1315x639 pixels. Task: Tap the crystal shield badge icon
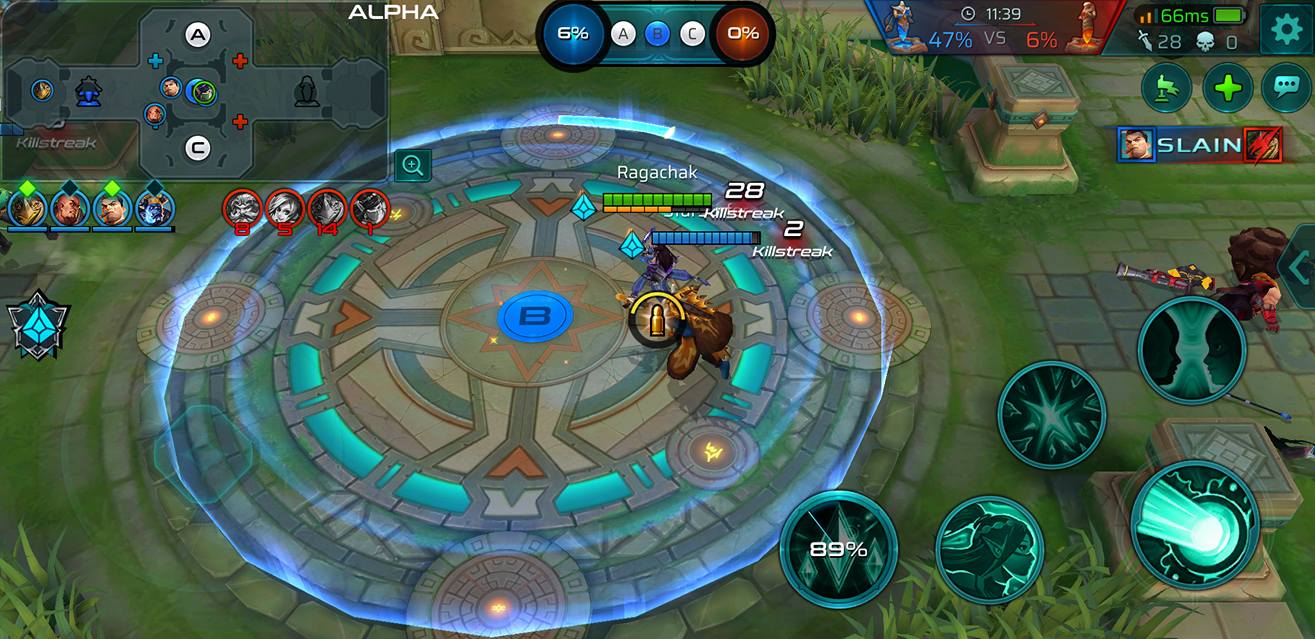coord(38,325)
